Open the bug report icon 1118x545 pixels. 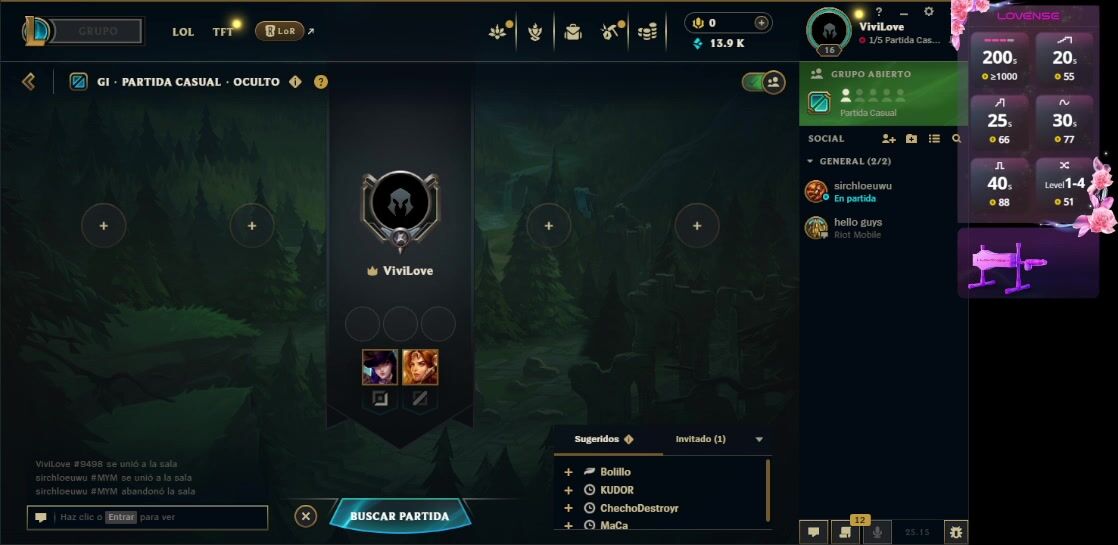pyautogui.click(x=956, y=532)
